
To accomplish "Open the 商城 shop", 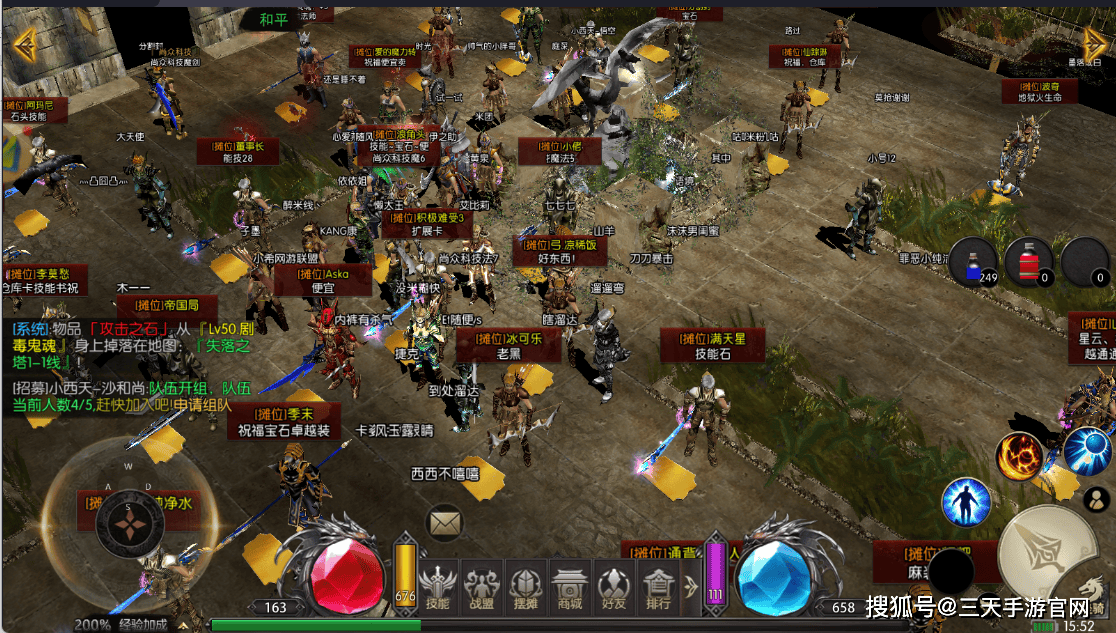I will click(x=570, y=586).
